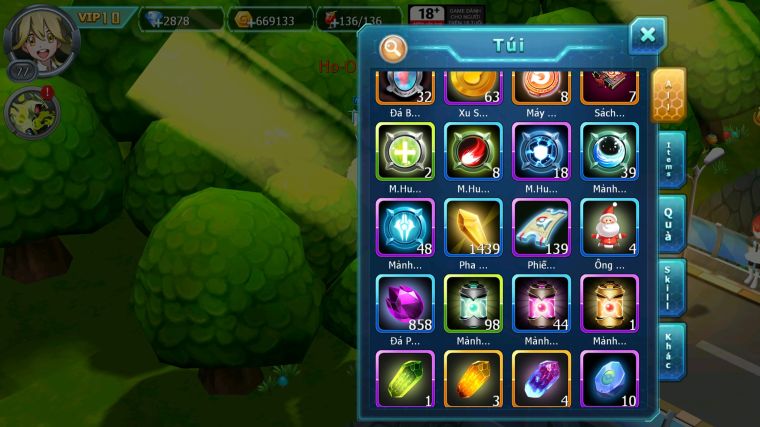Choose the blue-green stone with 10

pyautogui.click(x=609, y=379)
